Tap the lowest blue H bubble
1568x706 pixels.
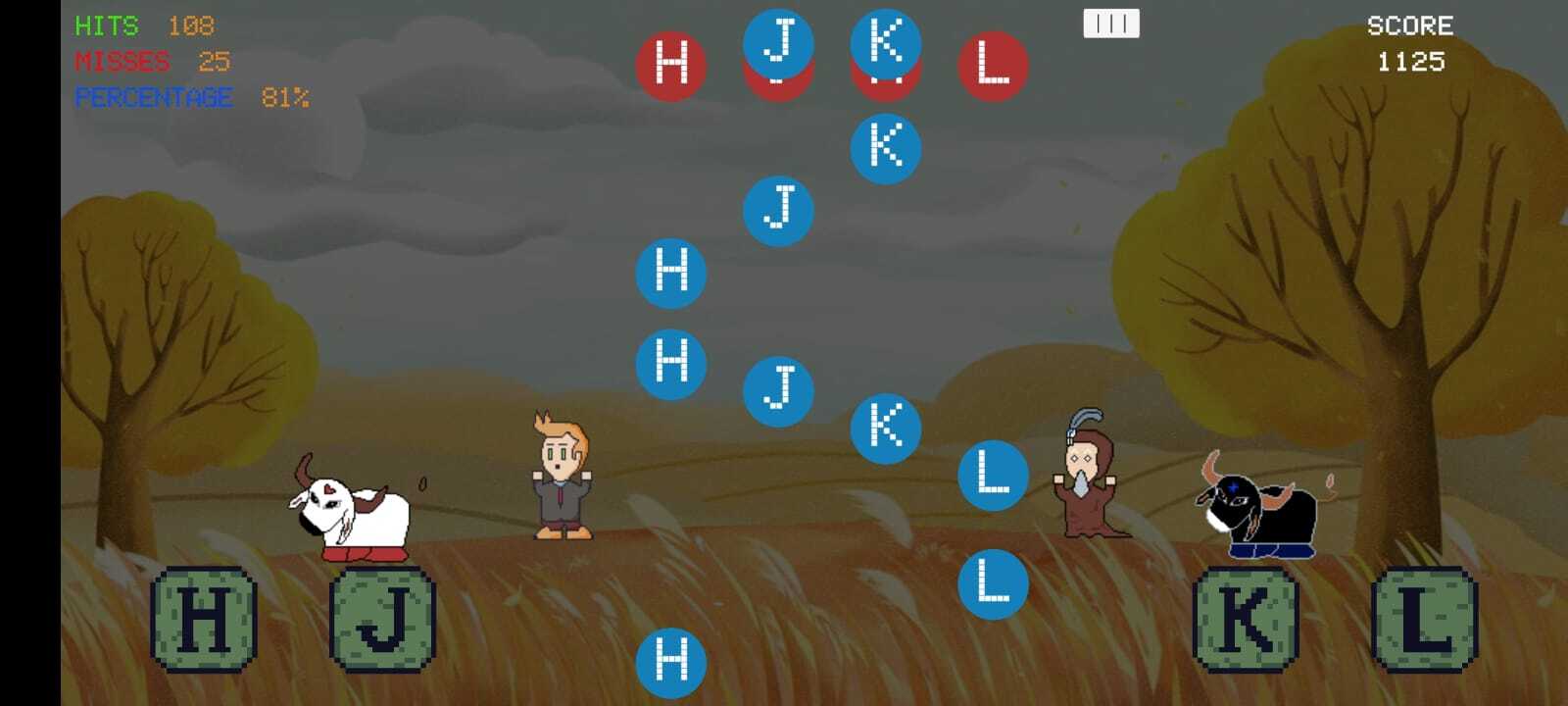(672, 661)
